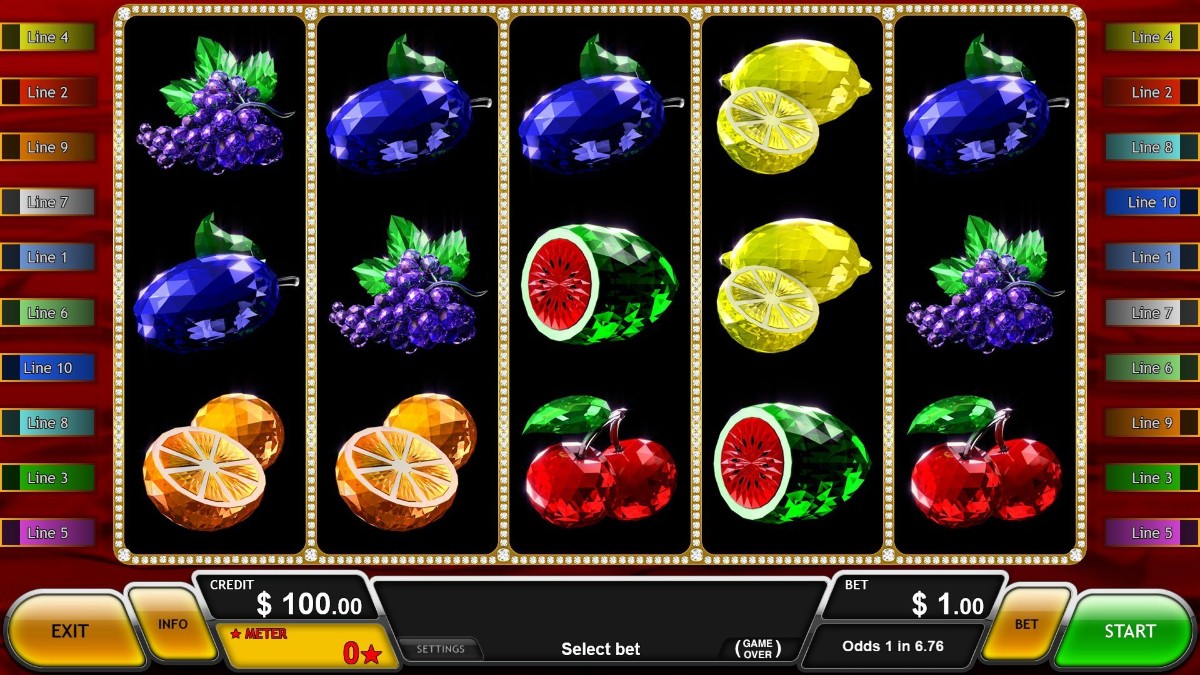Open the SETTINGS panel
The image size is (1200, 675).
[x=440, y=649]
